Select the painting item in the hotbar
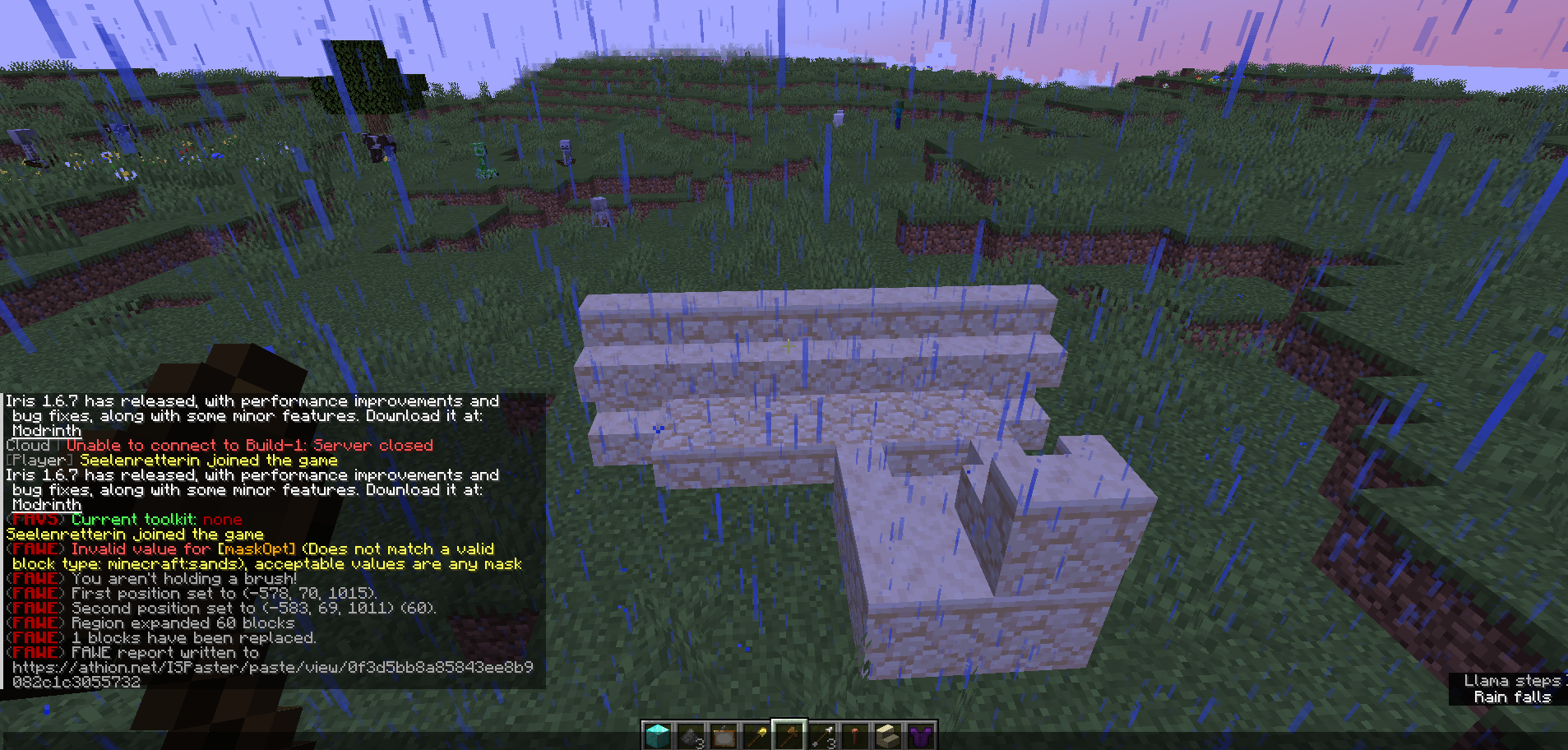1568x750 pixels. [723, 736]
